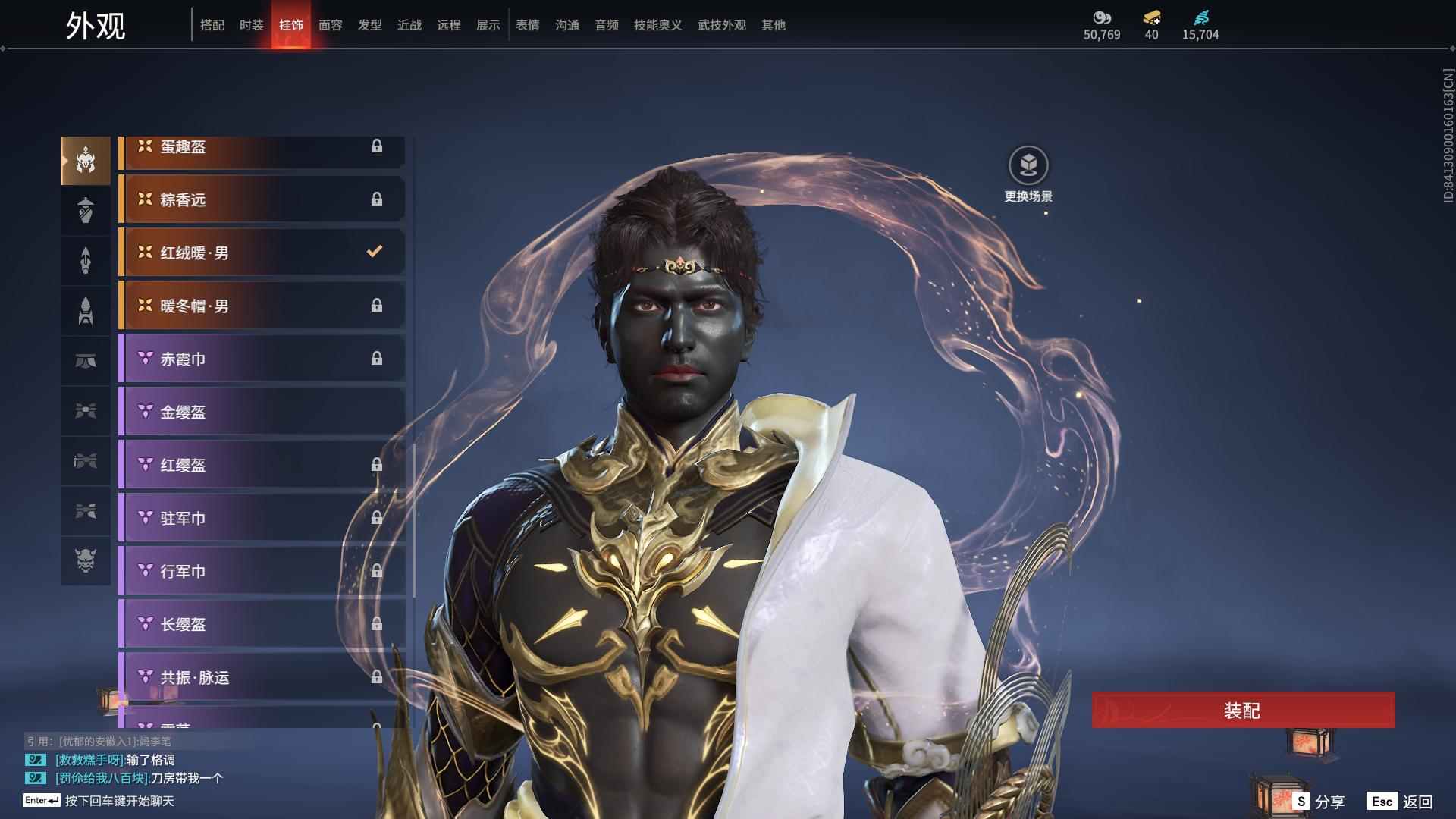Go to the 发型 hairstyle tab
The height and width of the screenshot is (819, 1456).
[370, 25]
